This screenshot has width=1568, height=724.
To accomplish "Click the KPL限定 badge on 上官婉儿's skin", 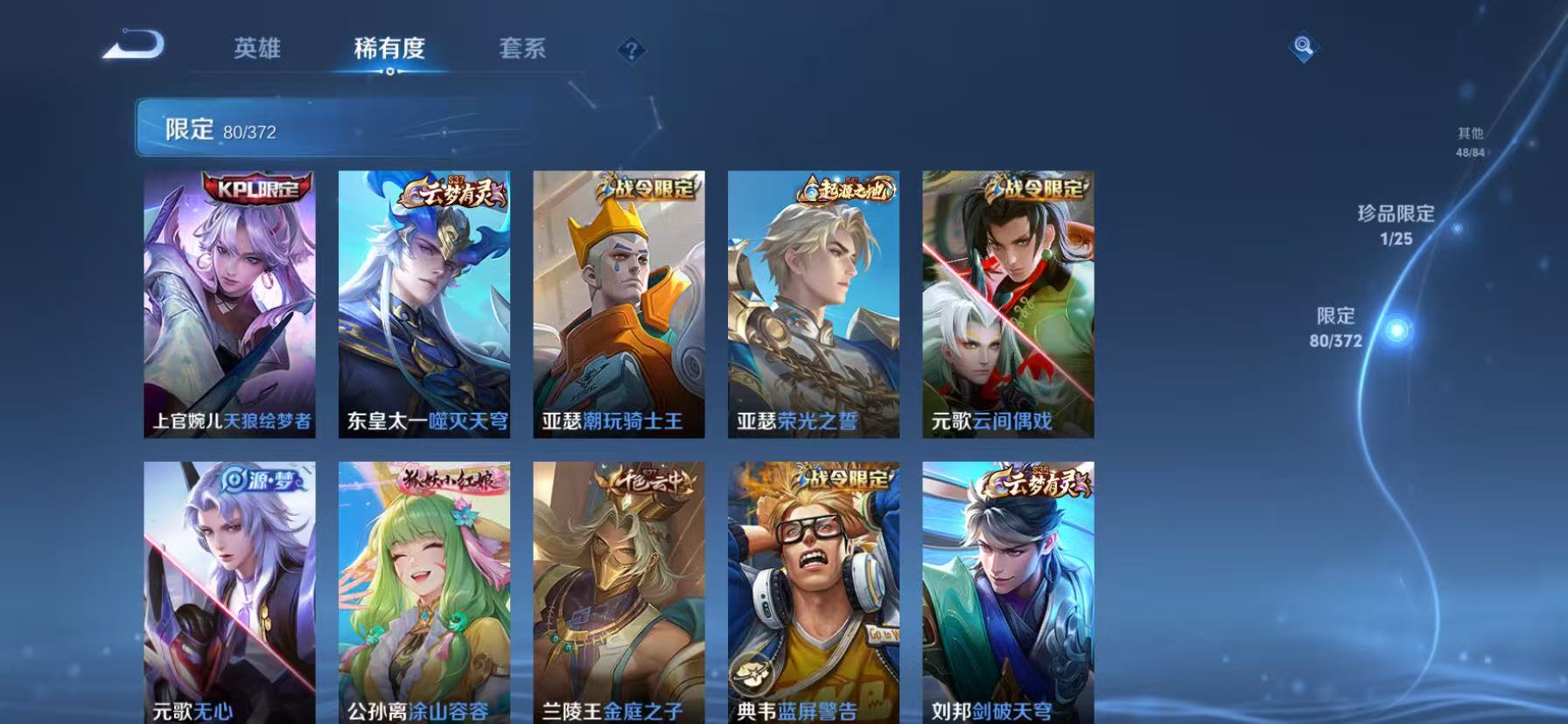I will [x=253, y=188].
